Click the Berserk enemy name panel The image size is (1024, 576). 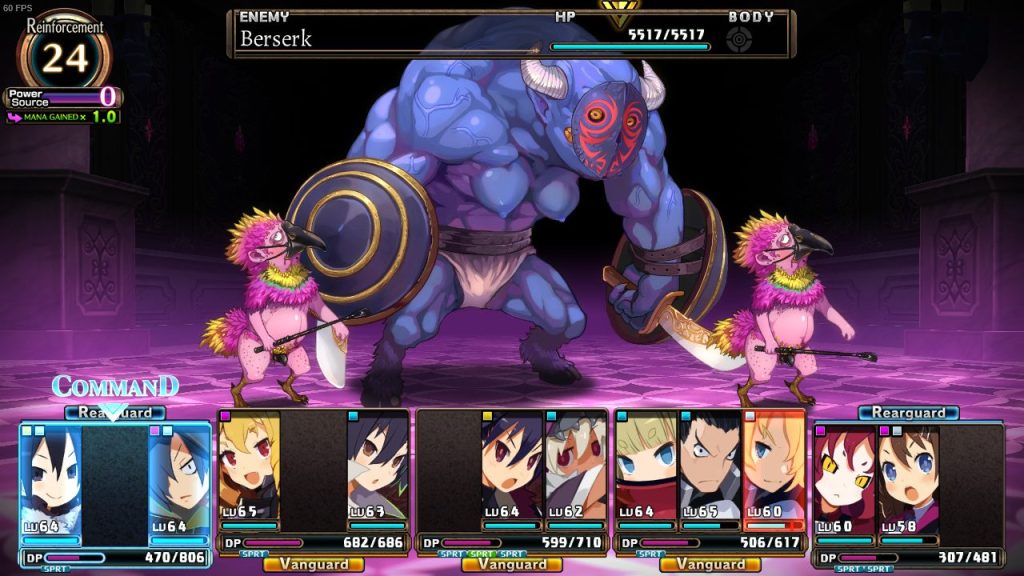(390, 39)
